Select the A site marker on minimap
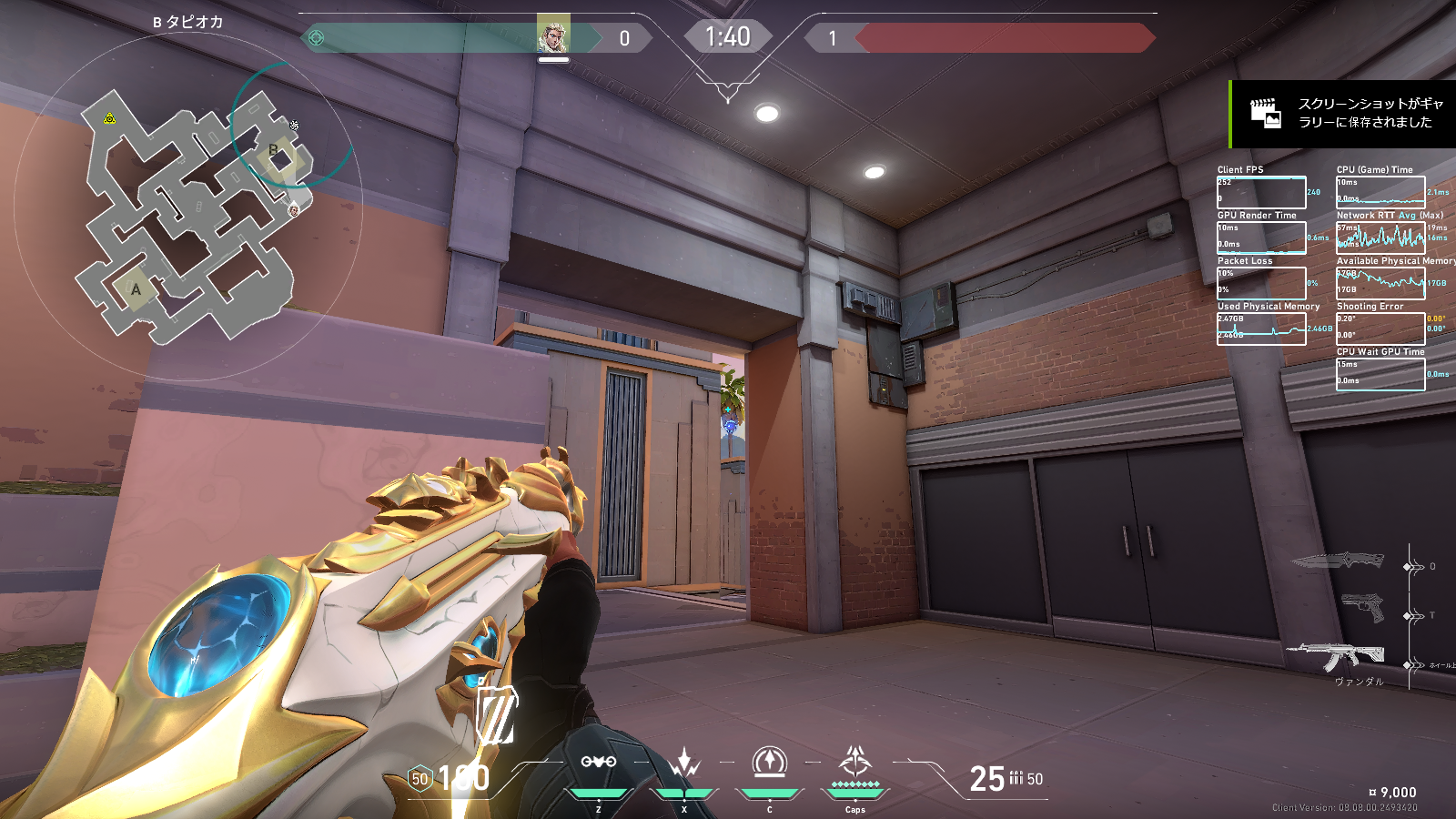Screen dimensions: 1456x819 pos(136,289)
